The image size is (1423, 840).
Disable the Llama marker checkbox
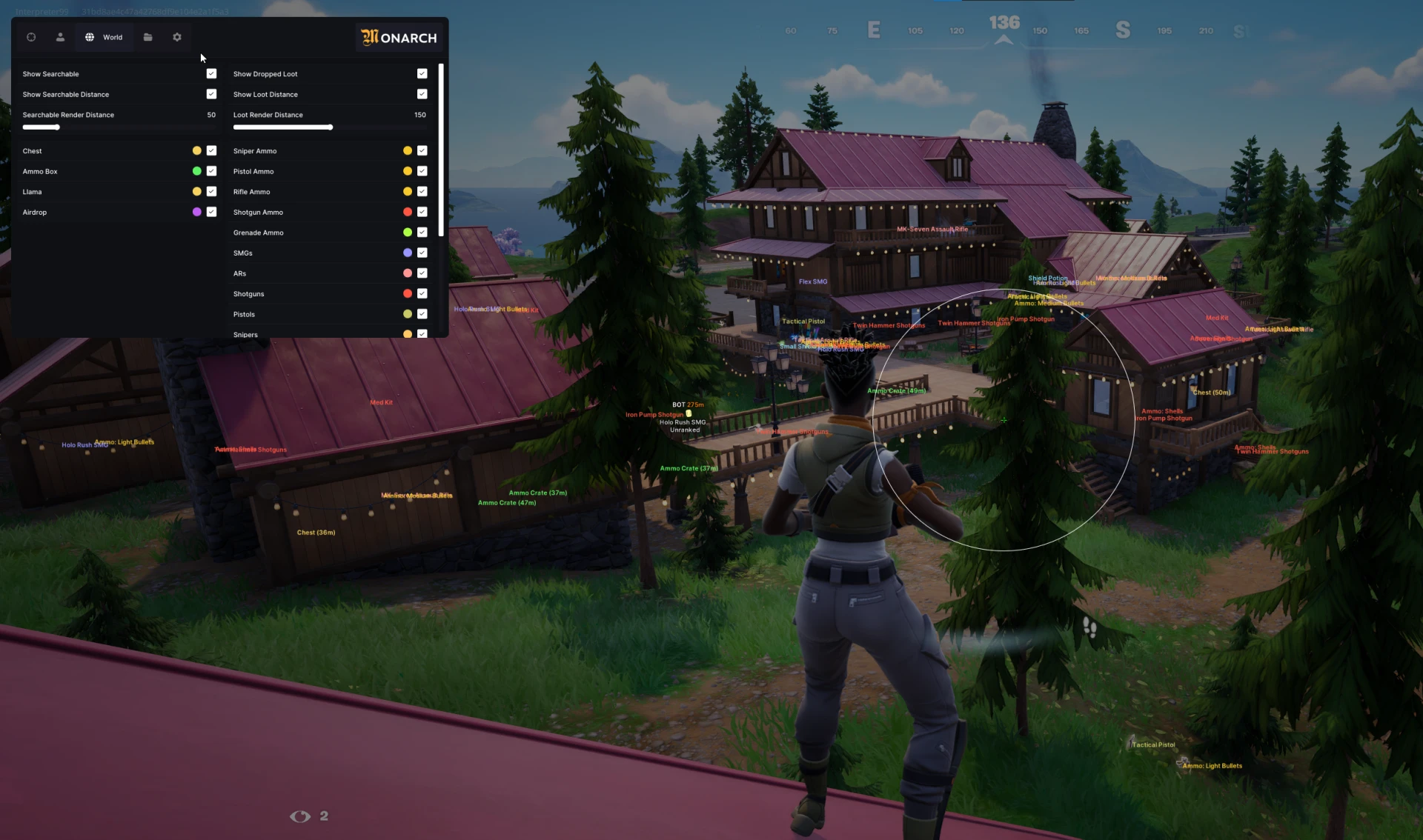point(211,191)
